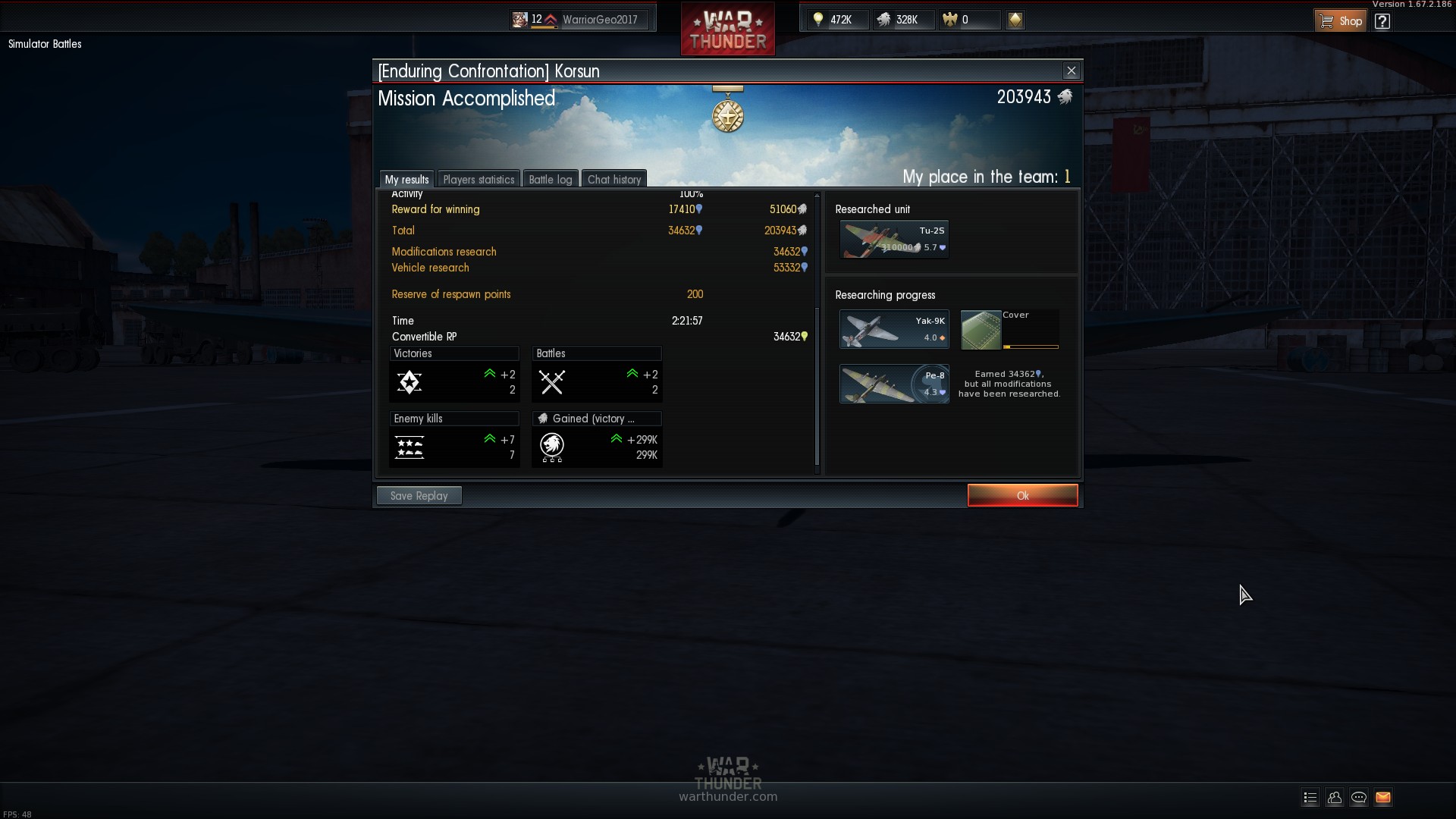The height and width of the screenshot is (819, 1456).
Task: Click the Cover modification icon
Action: pos(981,330)
